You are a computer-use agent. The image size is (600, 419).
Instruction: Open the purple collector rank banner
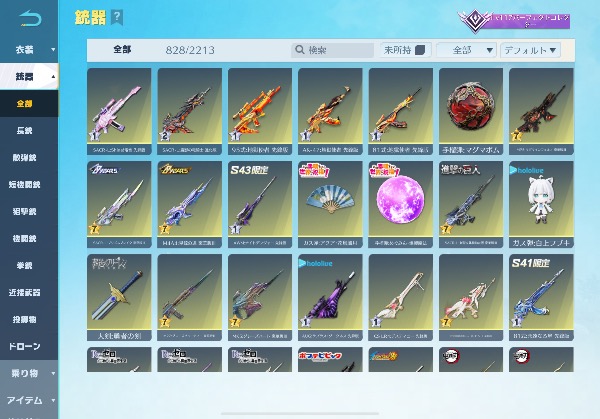click(513, 20)
